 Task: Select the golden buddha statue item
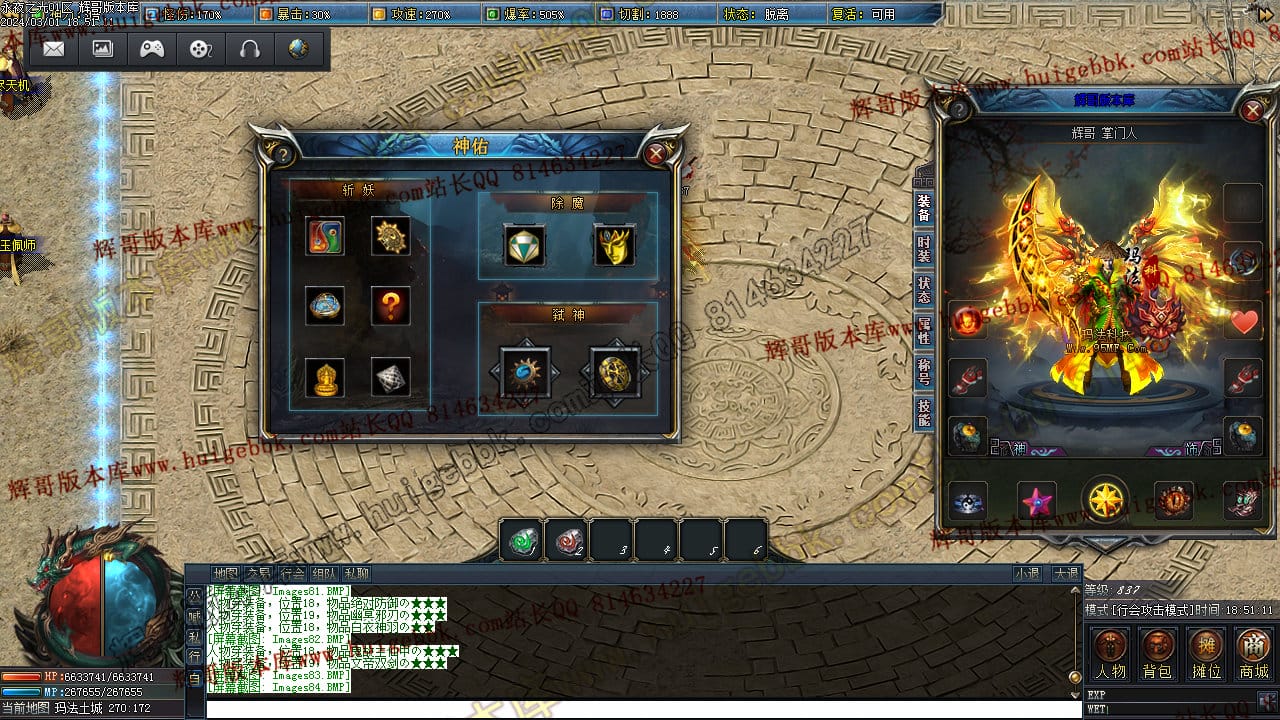coord(325,377)
